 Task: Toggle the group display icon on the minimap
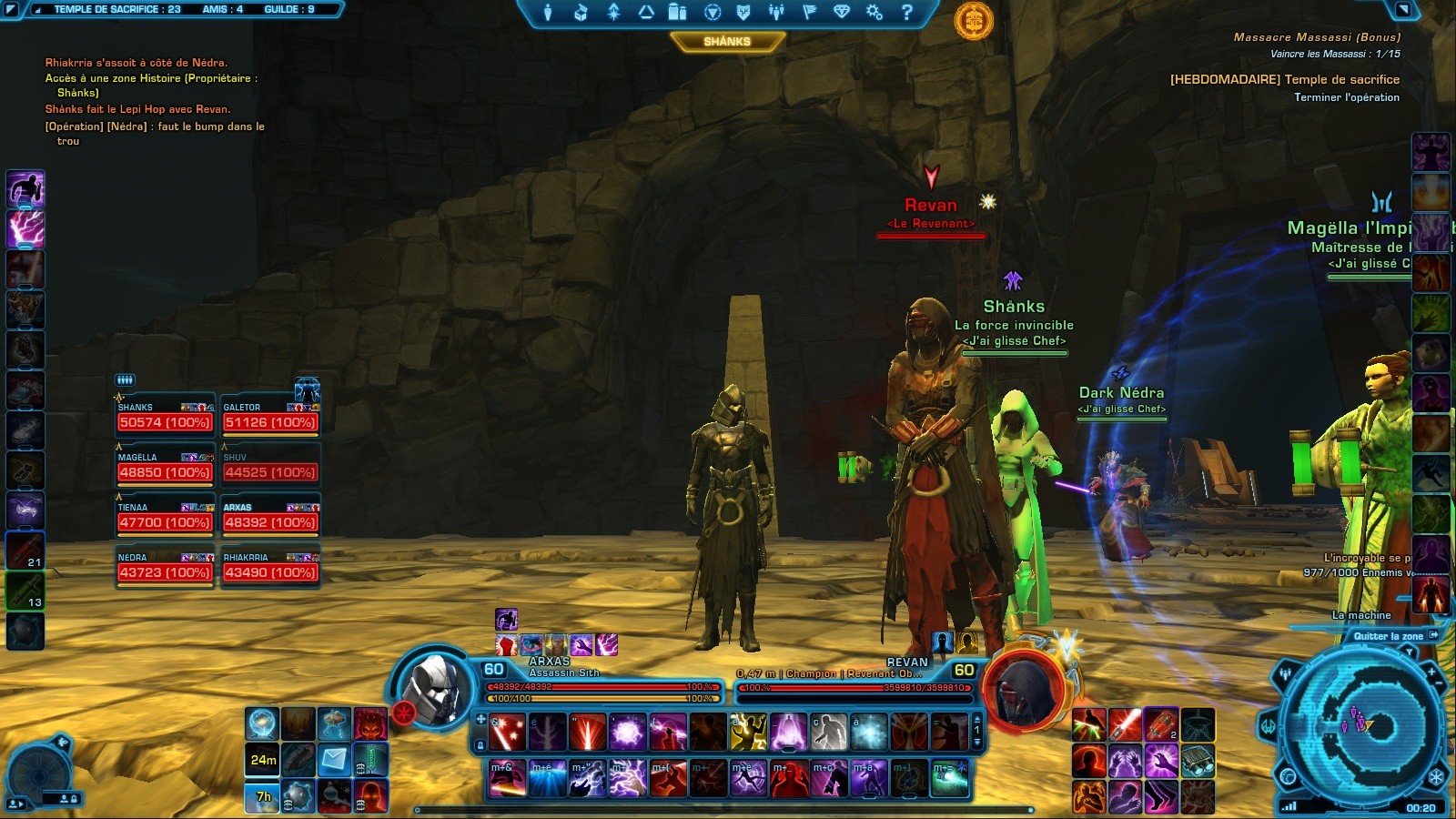[1285, 672]
